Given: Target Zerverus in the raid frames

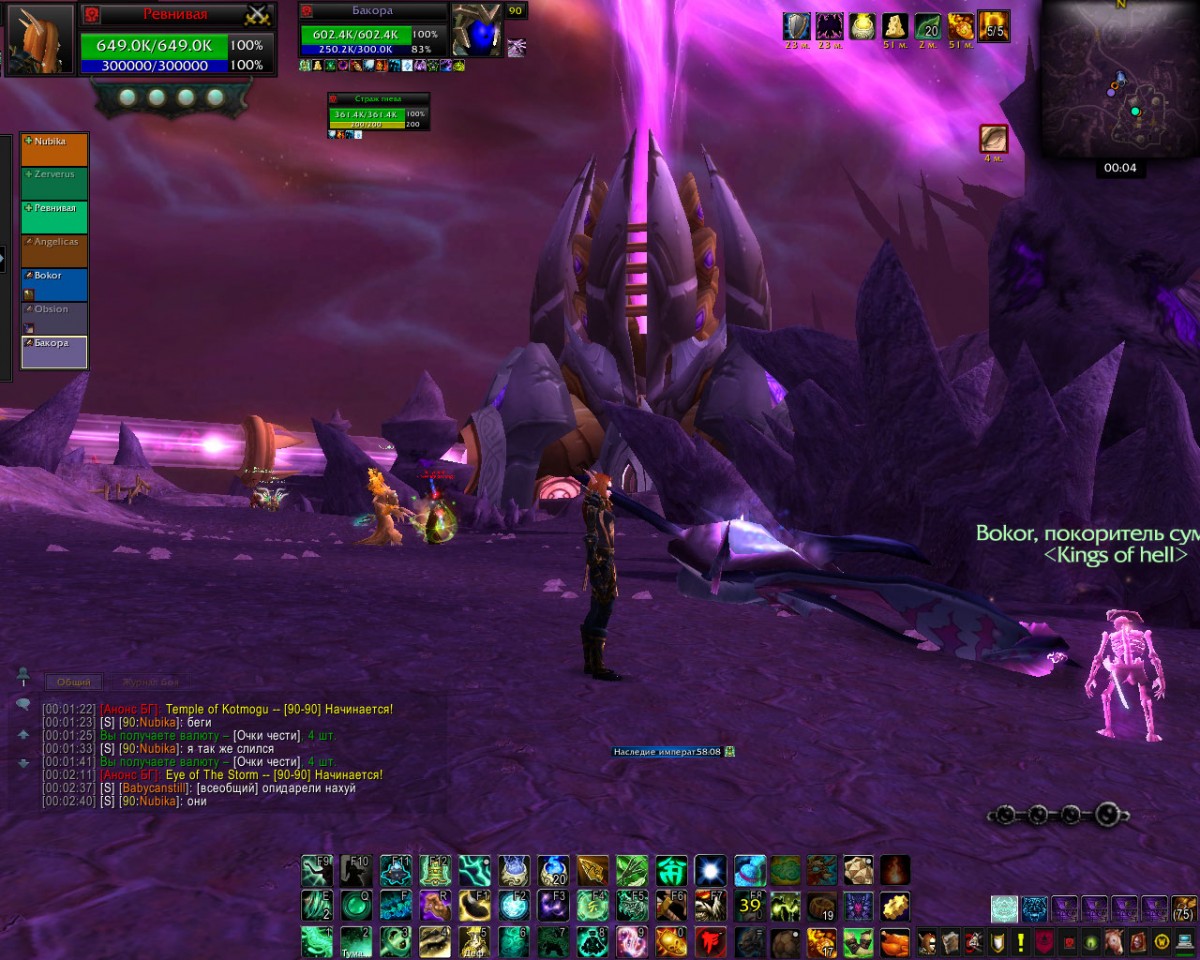Looking at the screenshot, I should click(55, 184).
